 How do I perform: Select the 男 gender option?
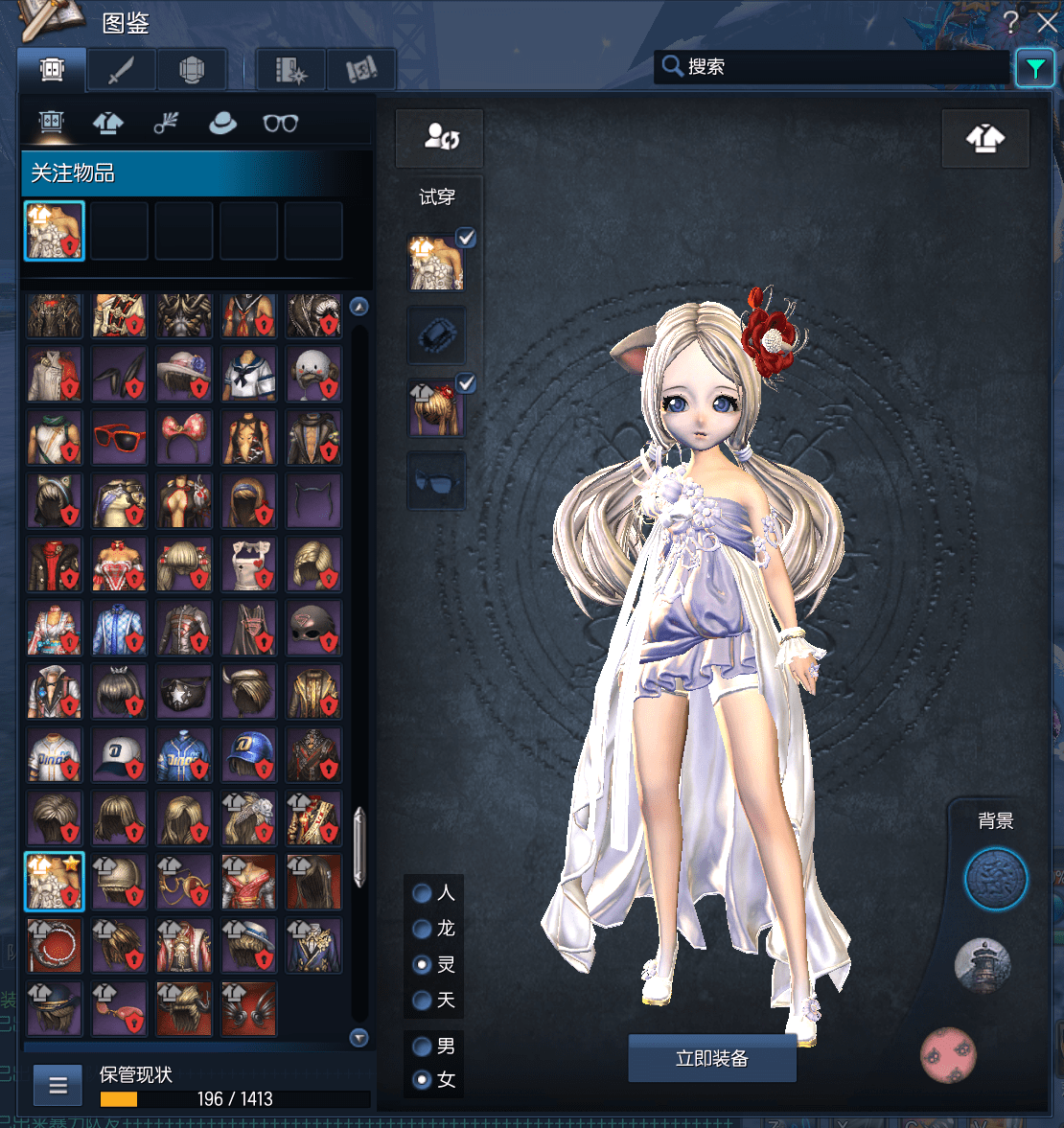pyautogui.click(x=422, y=1047)
